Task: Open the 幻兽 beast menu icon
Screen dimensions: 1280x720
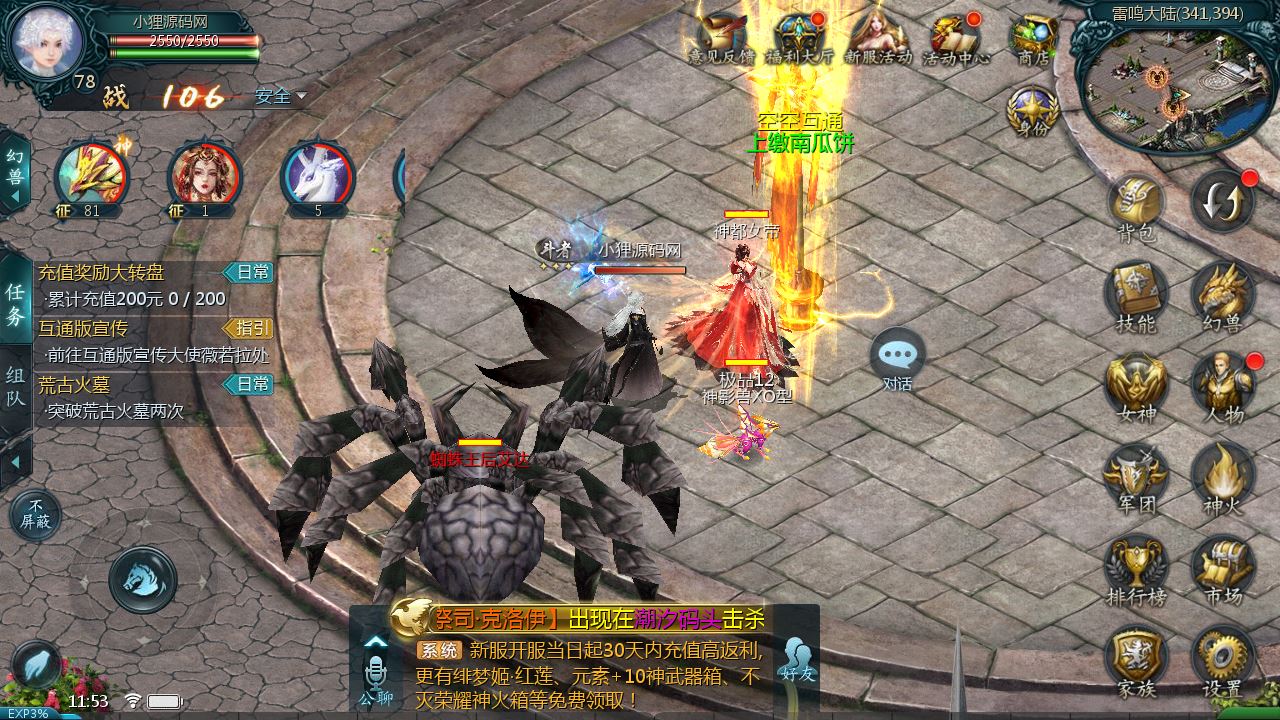Action: 1222,294
